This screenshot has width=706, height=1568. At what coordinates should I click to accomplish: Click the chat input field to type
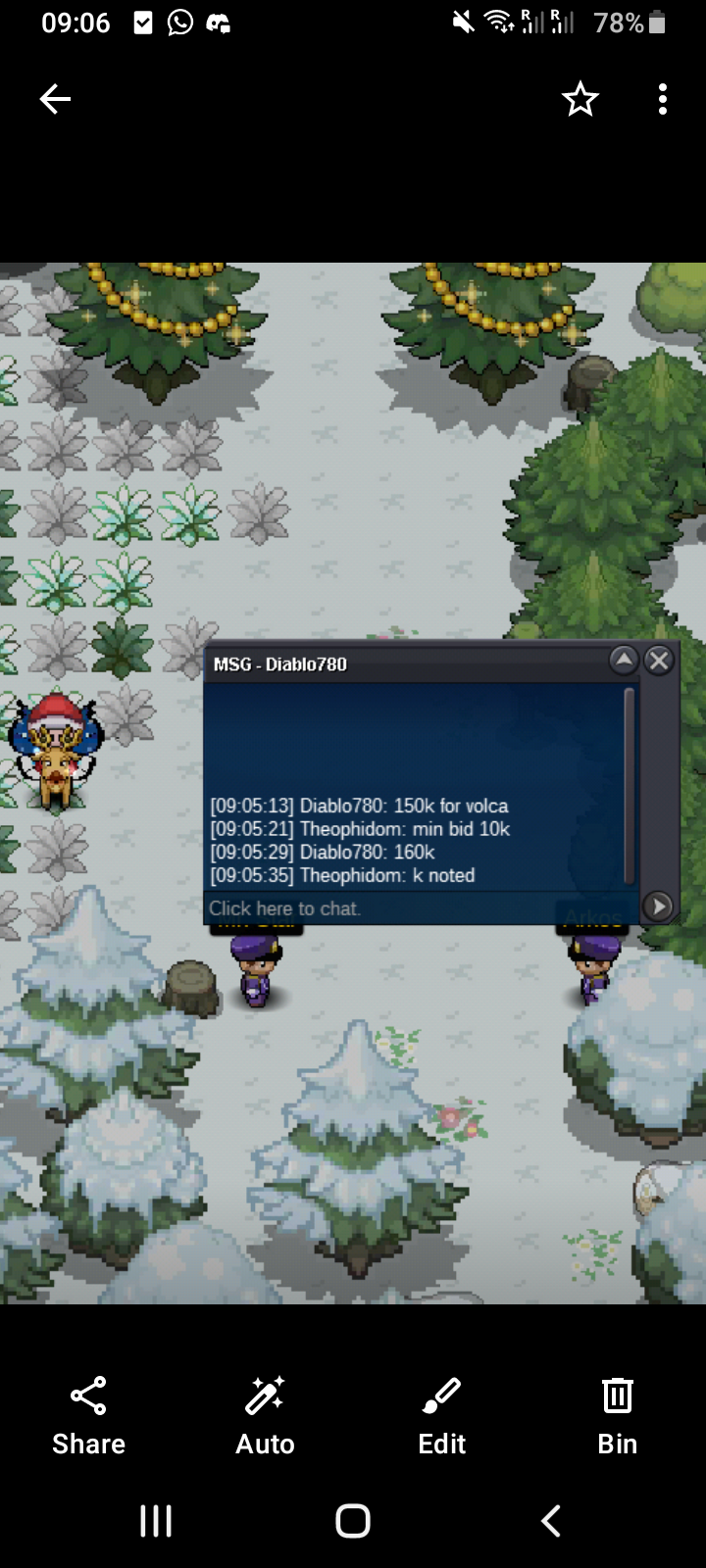coord(422,908)
